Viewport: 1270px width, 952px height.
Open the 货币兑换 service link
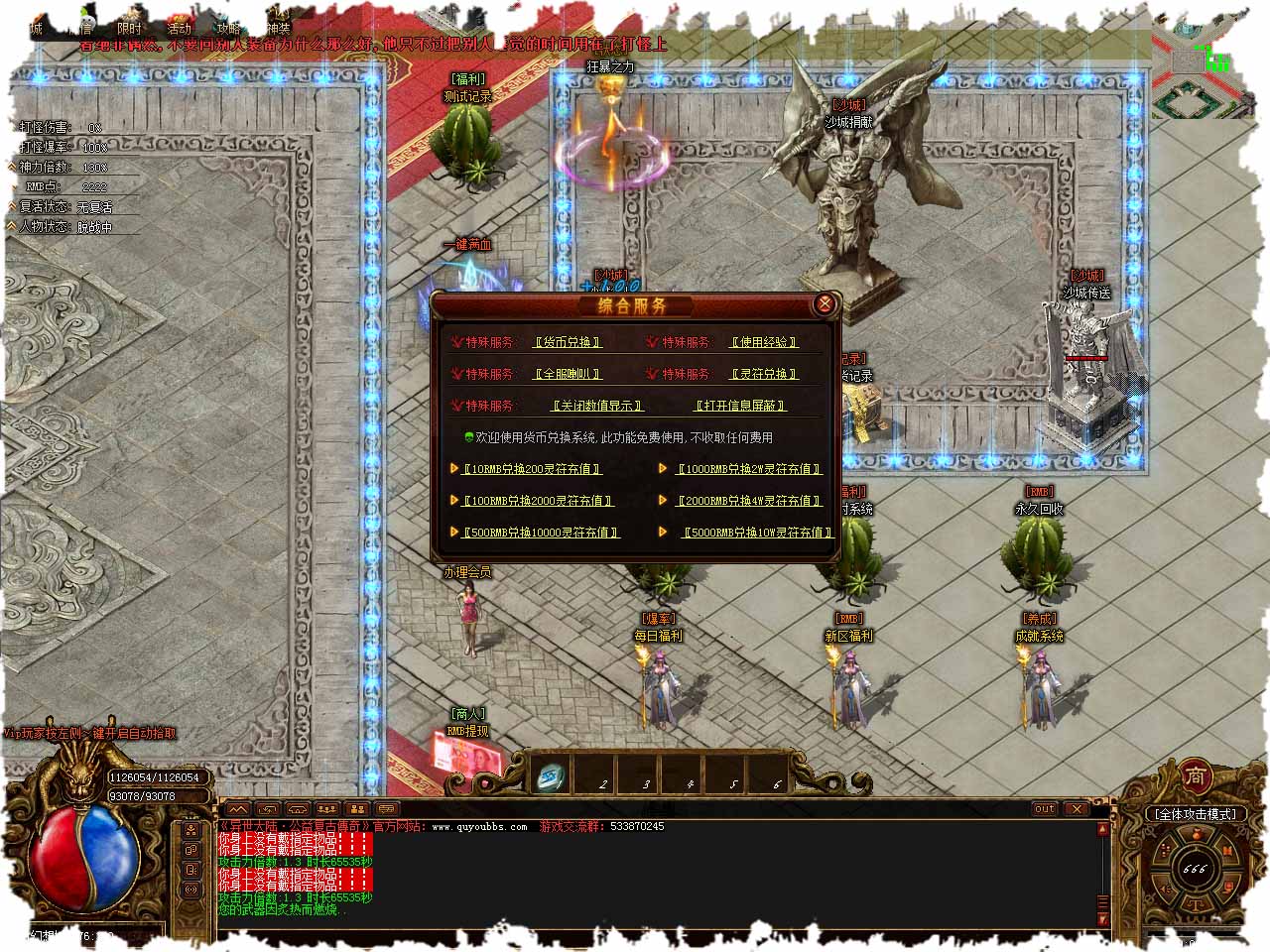click(x=568, y=342)
